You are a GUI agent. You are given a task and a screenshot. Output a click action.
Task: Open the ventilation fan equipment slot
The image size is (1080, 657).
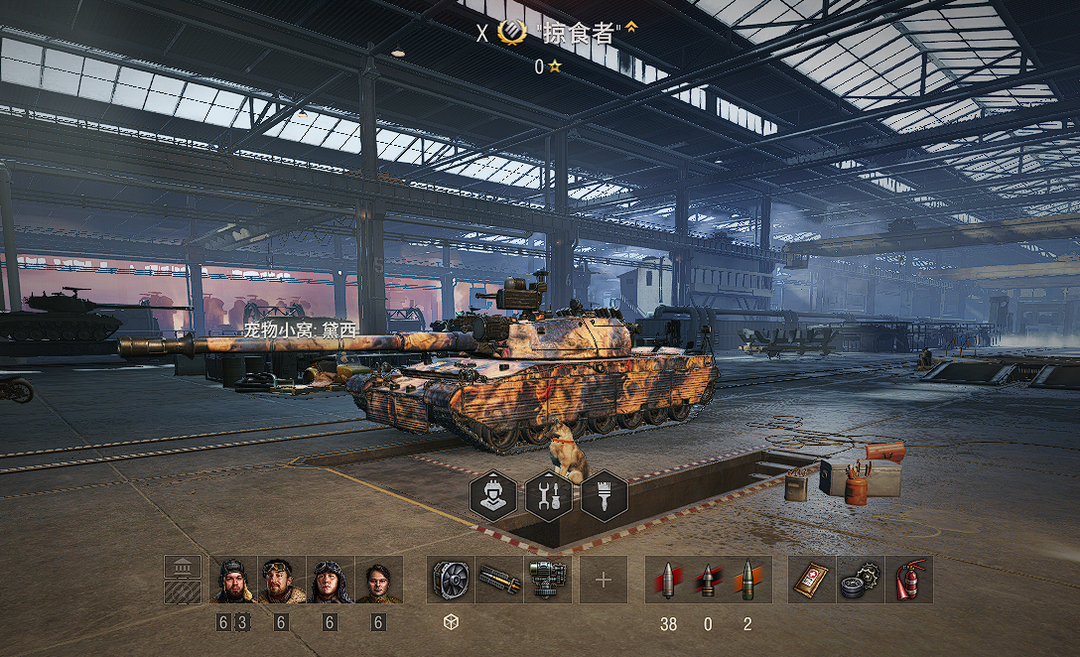[x=451, y=580]
